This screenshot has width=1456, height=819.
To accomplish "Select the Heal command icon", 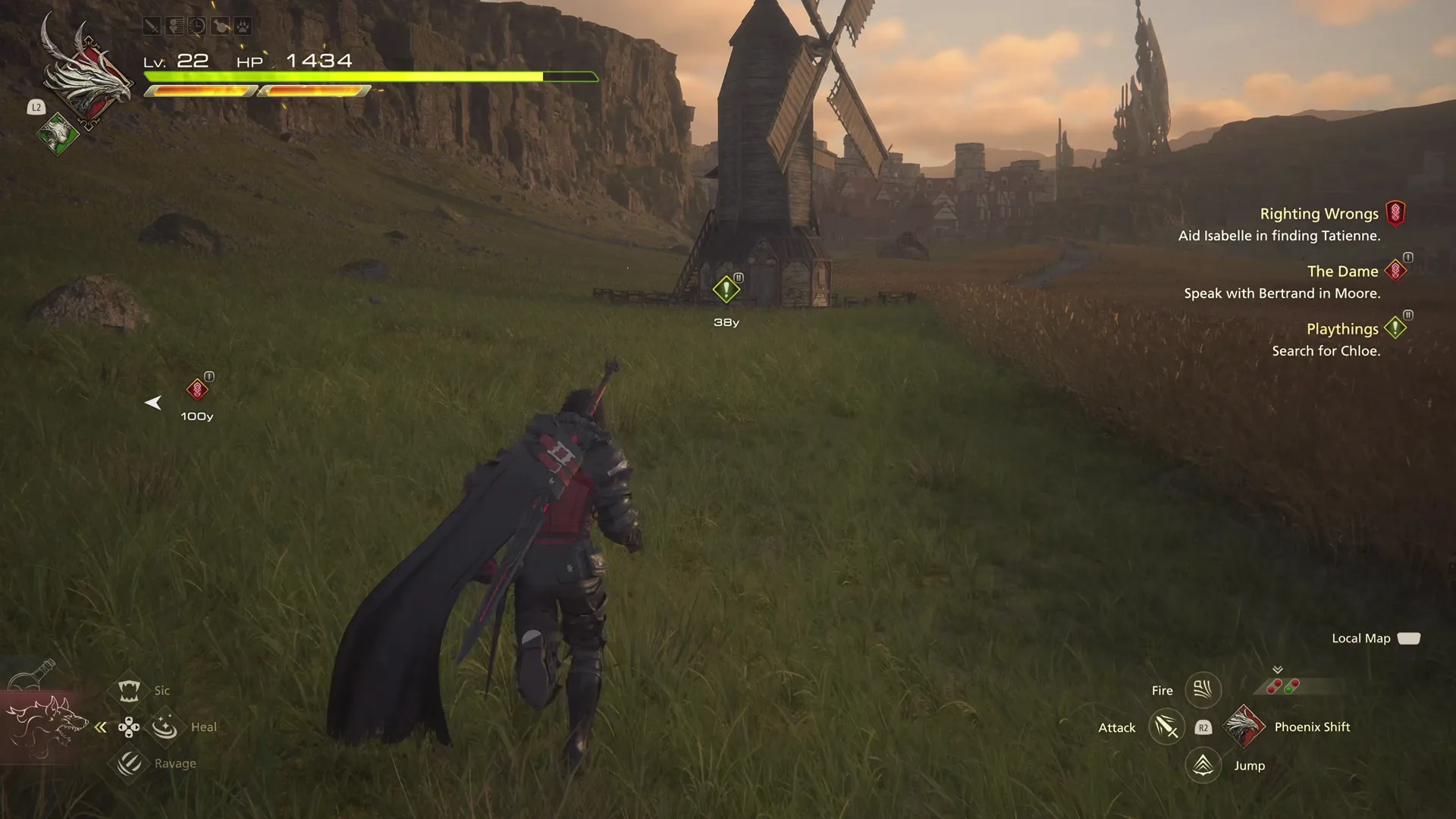I will [165, 726].
